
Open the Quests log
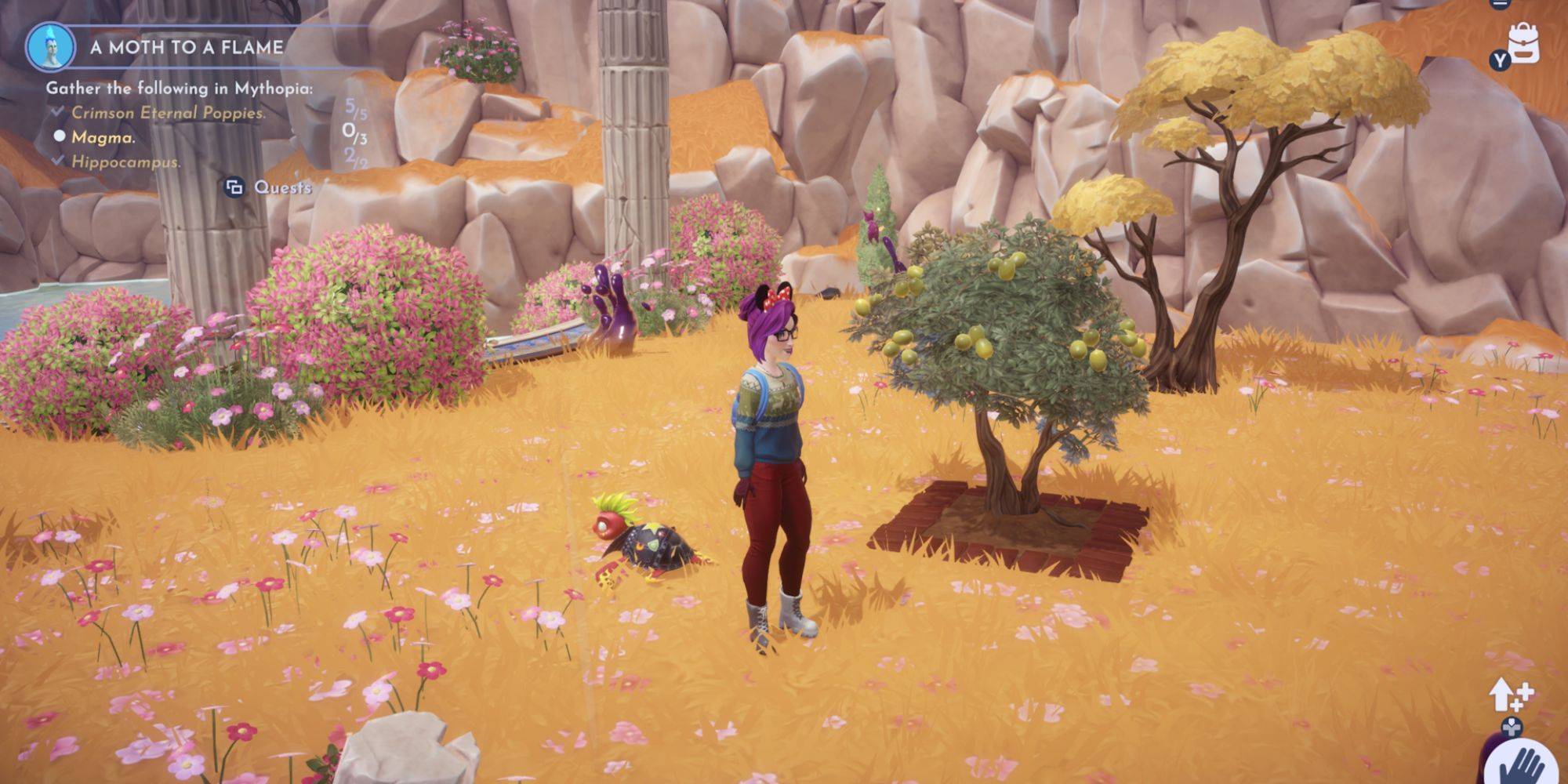pyautogui.click(x=269, y=187)
